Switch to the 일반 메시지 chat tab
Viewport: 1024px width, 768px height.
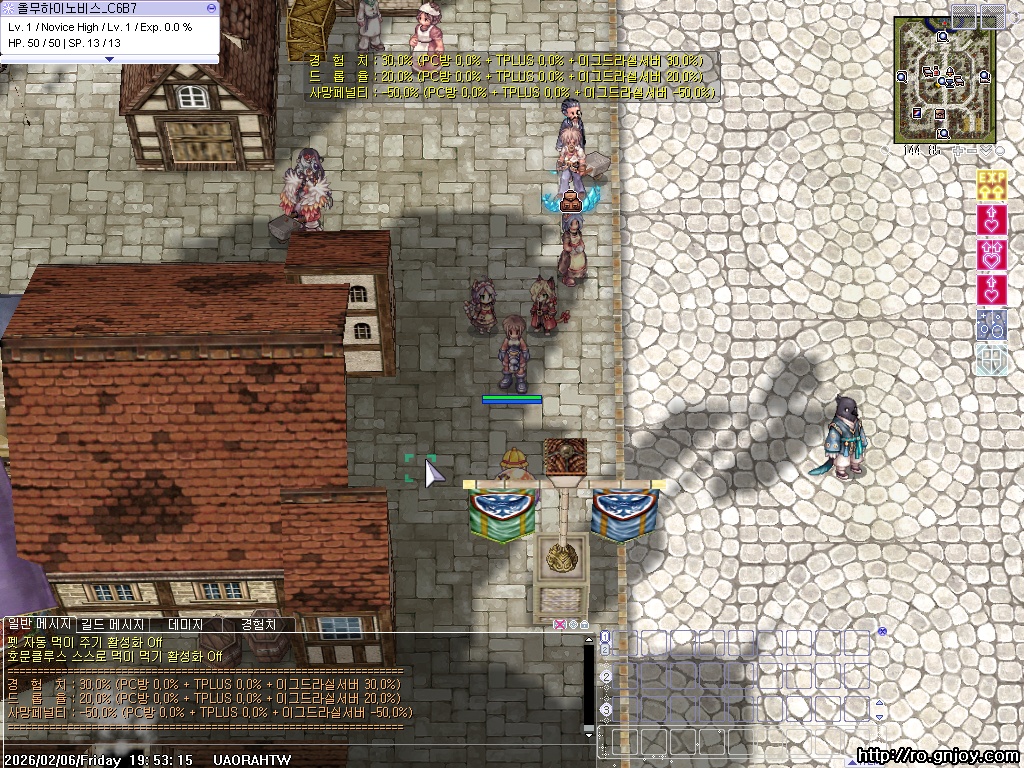point(39,624)
